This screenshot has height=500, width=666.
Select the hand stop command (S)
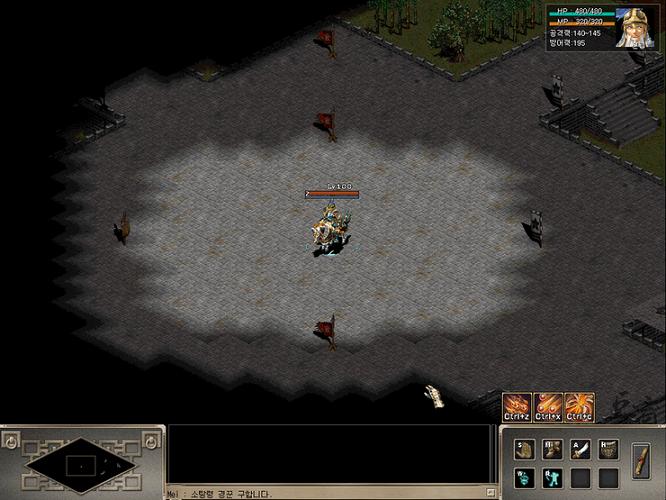524,449
